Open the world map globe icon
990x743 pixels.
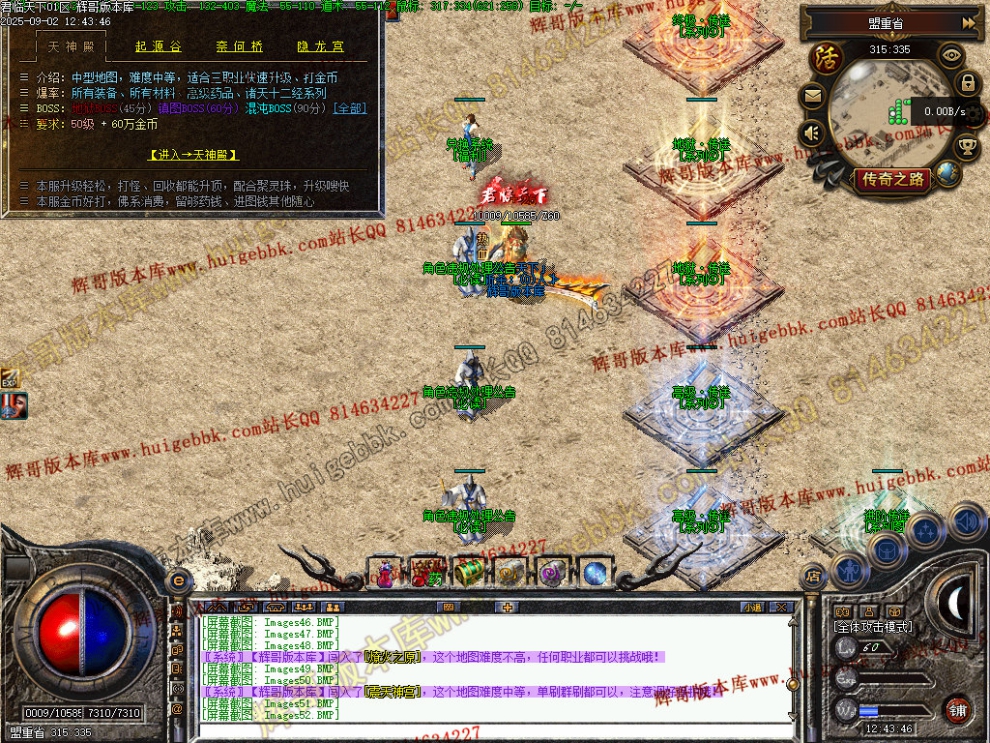[948, 173]
